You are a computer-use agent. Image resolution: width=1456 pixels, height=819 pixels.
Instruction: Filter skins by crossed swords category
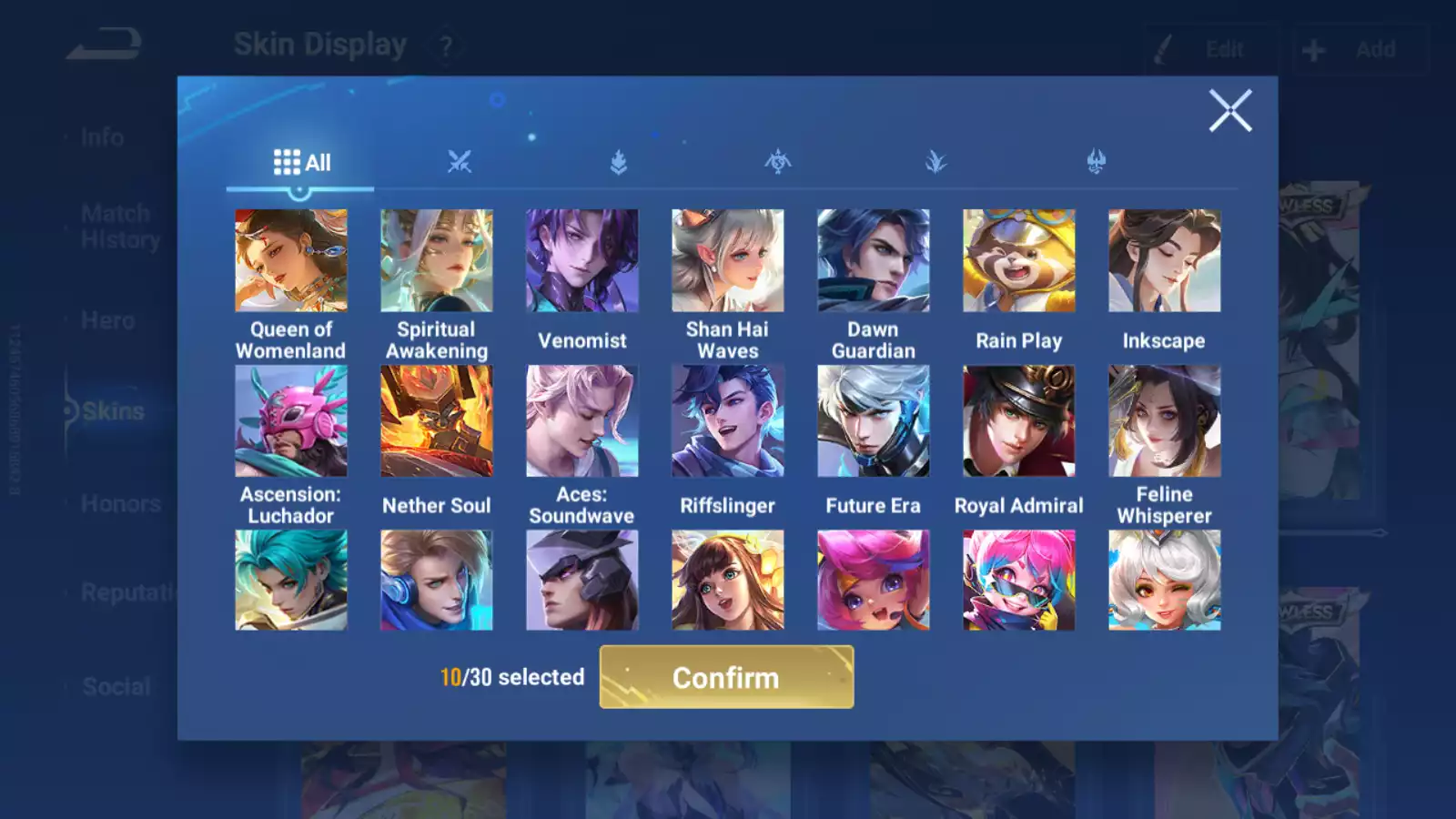[x=460, y=163]
